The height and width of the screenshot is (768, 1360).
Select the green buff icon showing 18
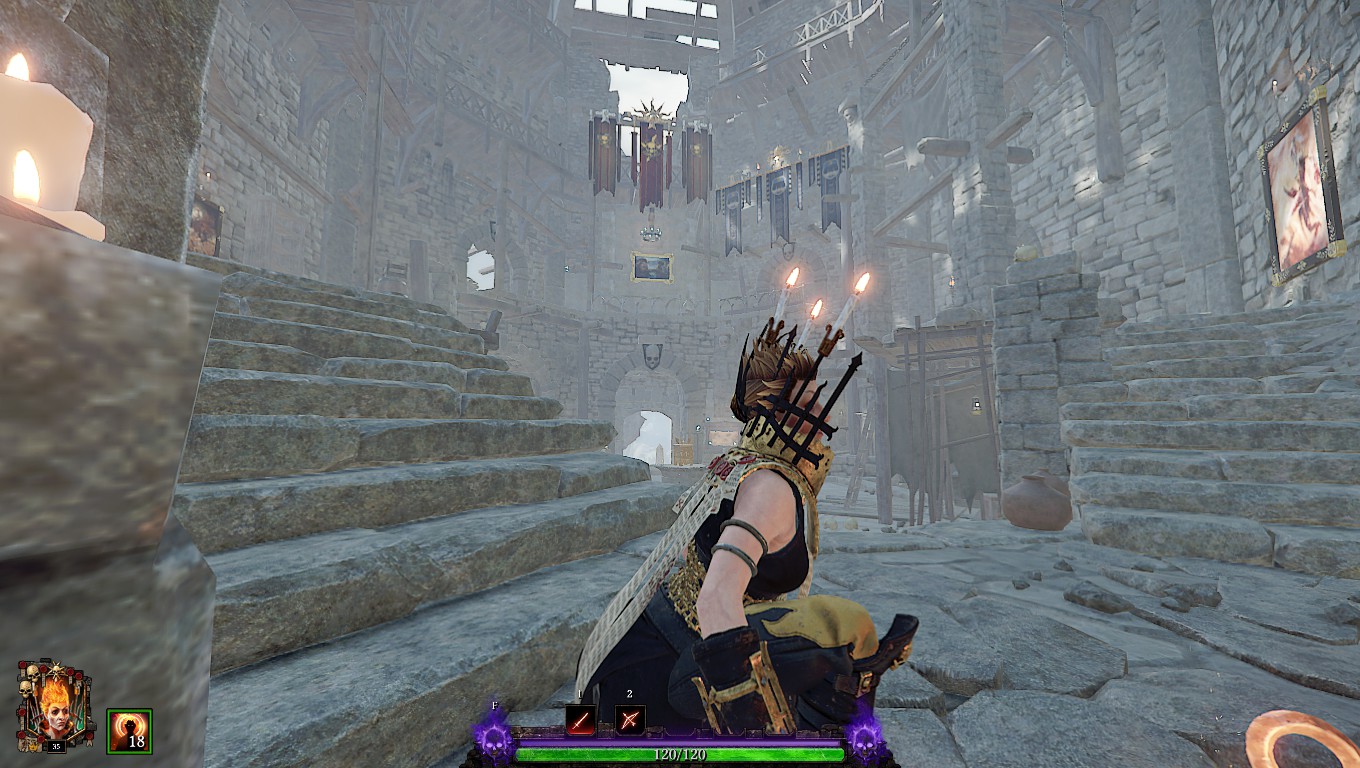coord(129,730)
